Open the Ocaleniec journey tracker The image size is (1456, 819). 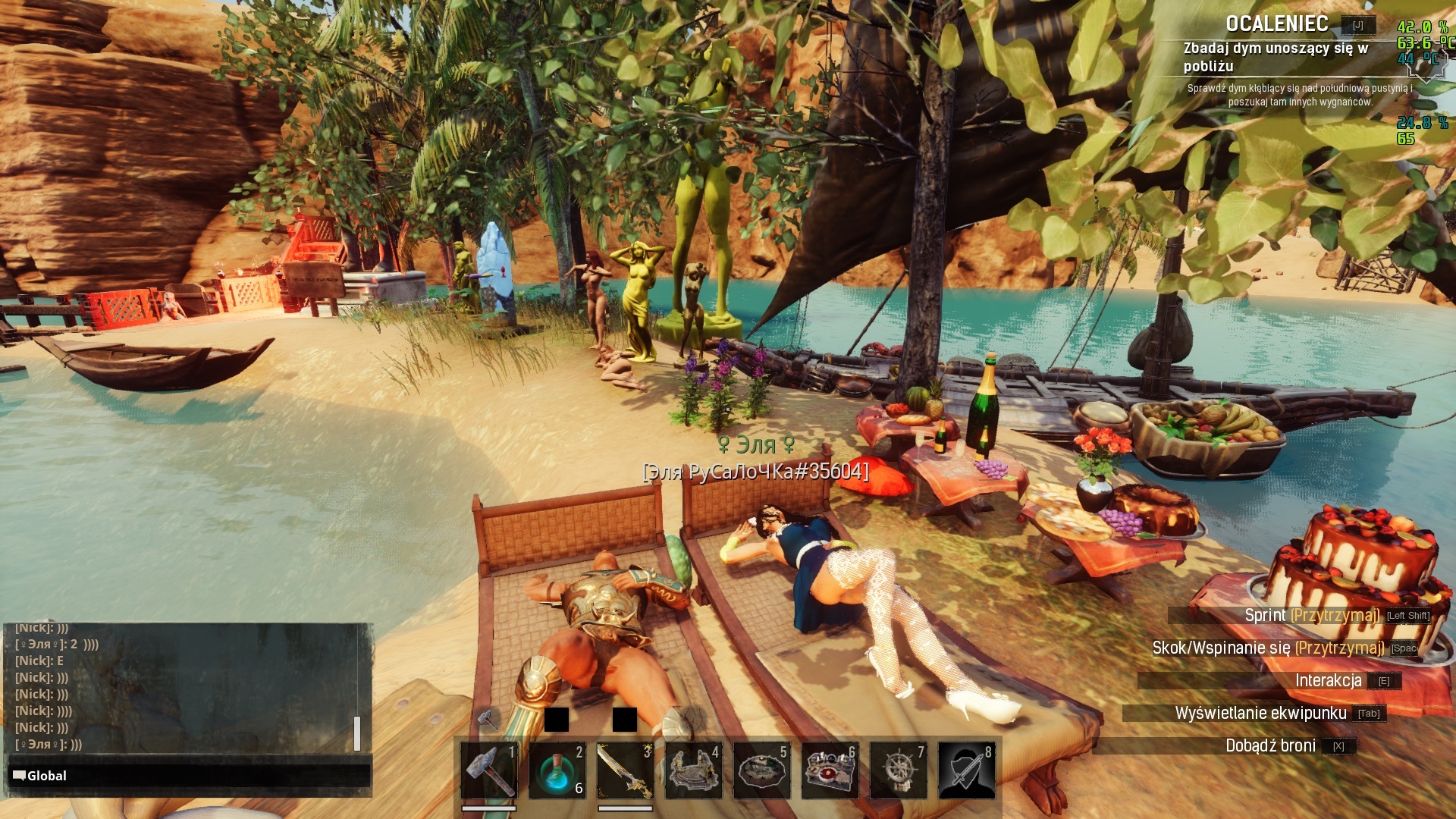pyautogui.click(x=1277, y=24)
